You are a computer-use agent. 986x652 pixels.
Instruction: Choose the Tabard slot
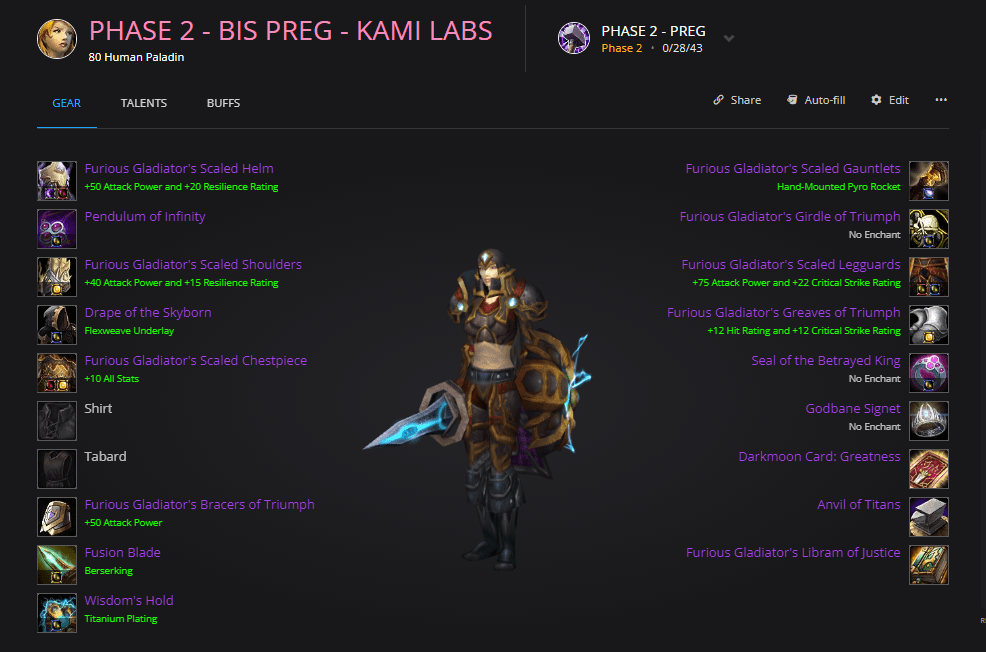56,469
